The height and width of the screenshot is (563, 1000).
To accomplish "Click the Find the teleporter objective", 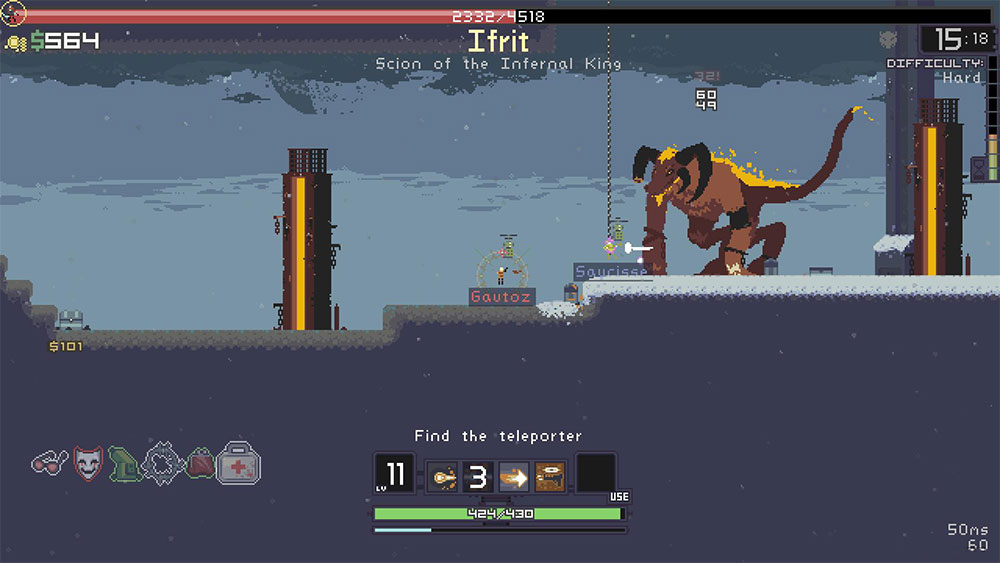I will tap(498, 436).
